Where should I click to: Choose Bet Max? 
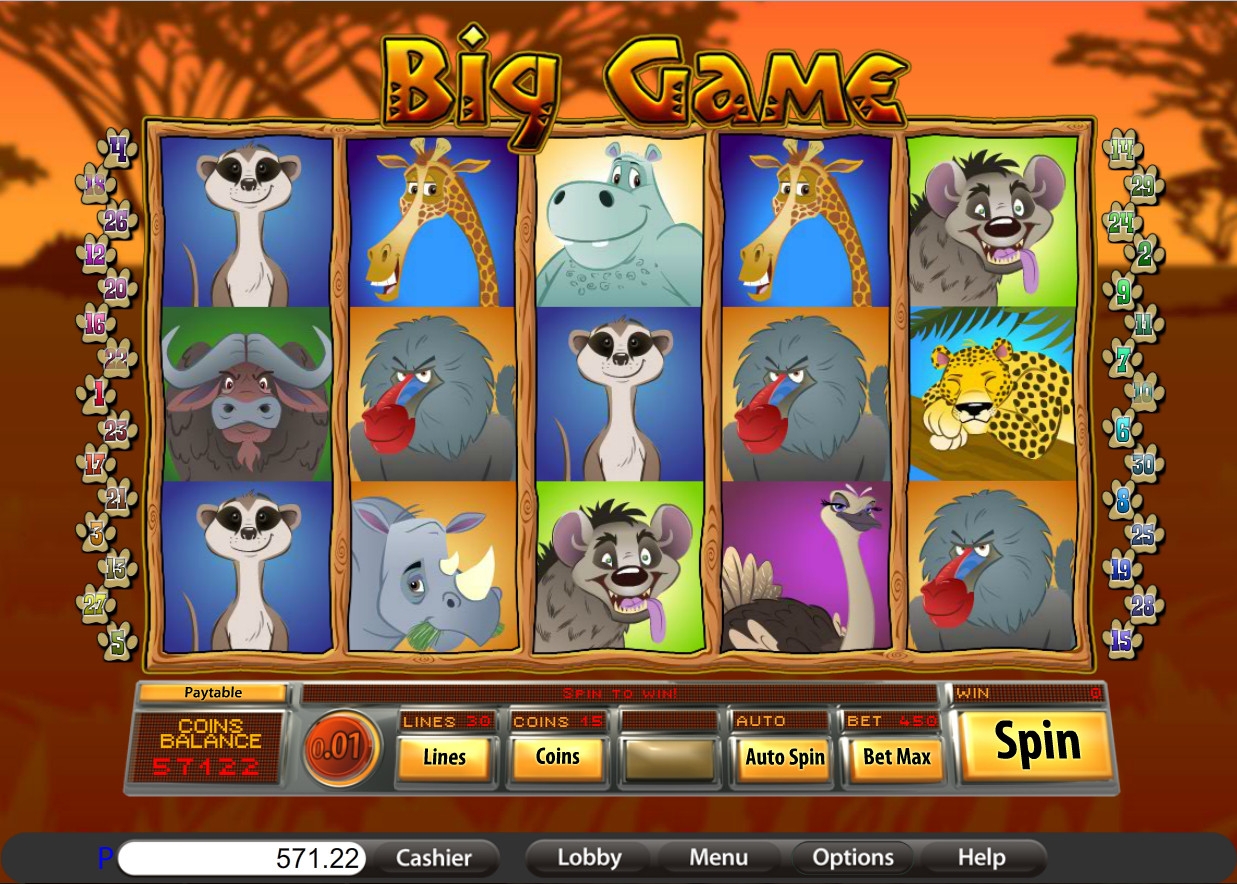(897, 758)
